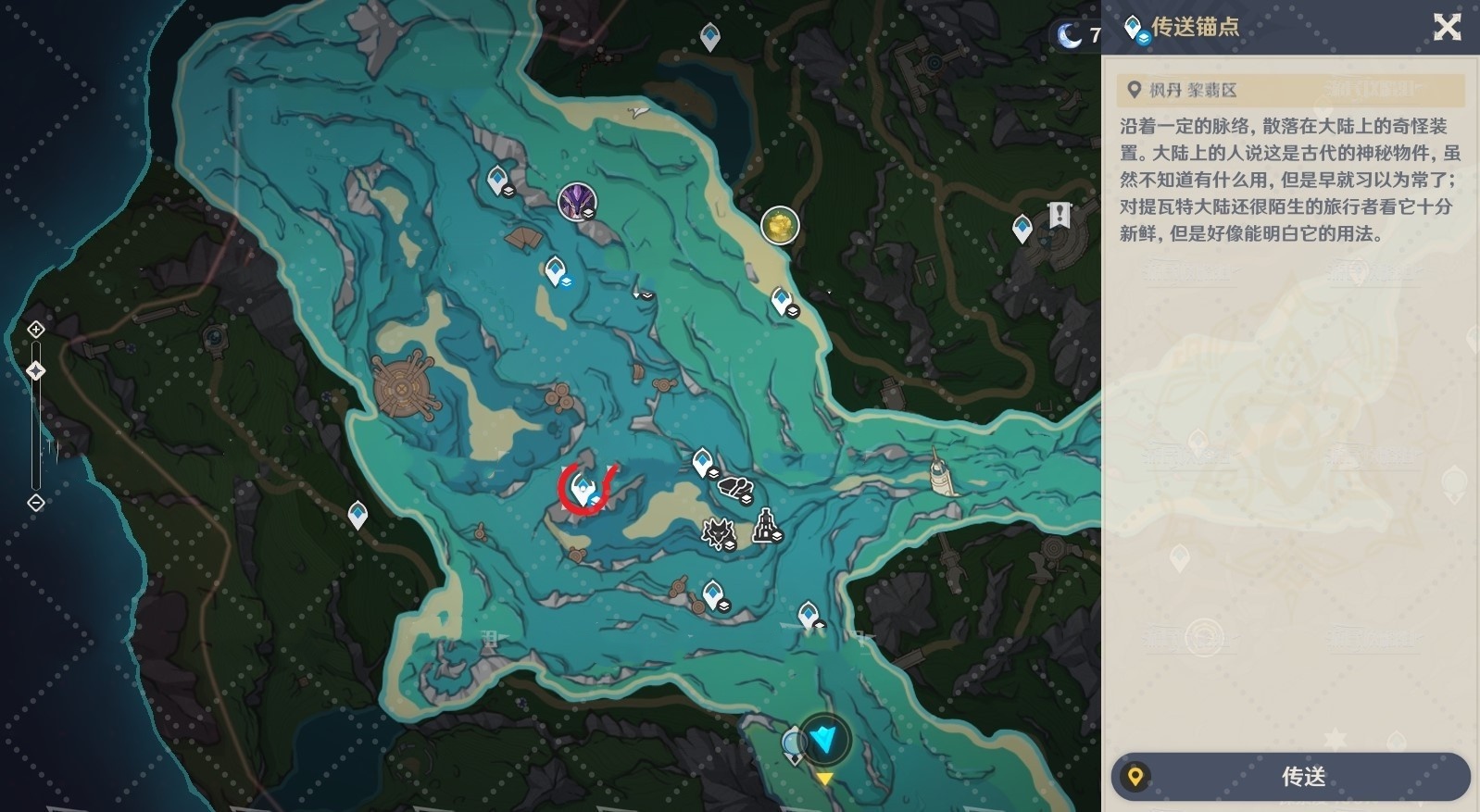Select the rock pile map marker
Viewport: 1480px width, 812px height.
(735, 487)
